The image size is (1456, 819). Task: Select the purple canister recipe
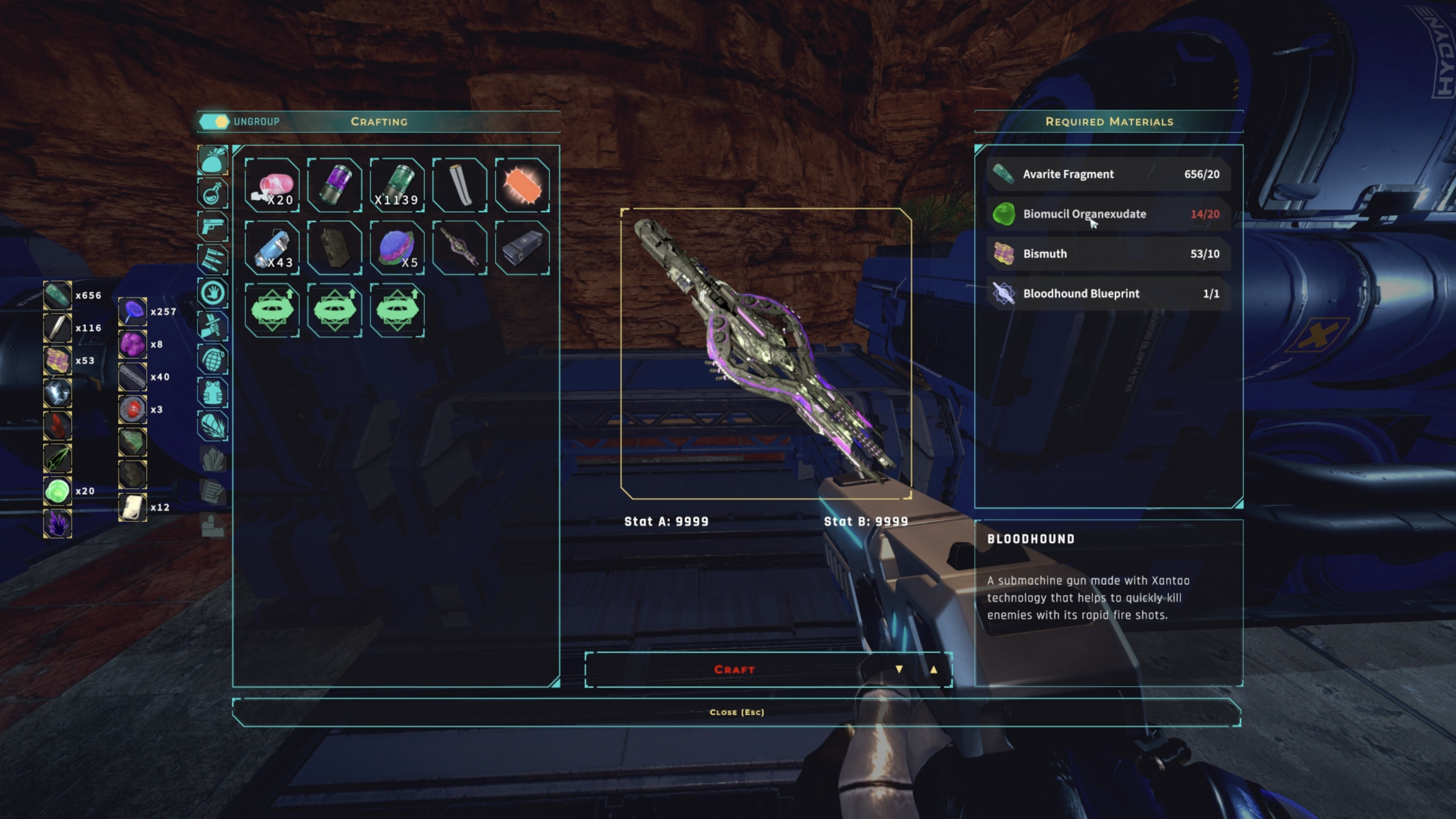pyautogui.click(x=334, y=185)
